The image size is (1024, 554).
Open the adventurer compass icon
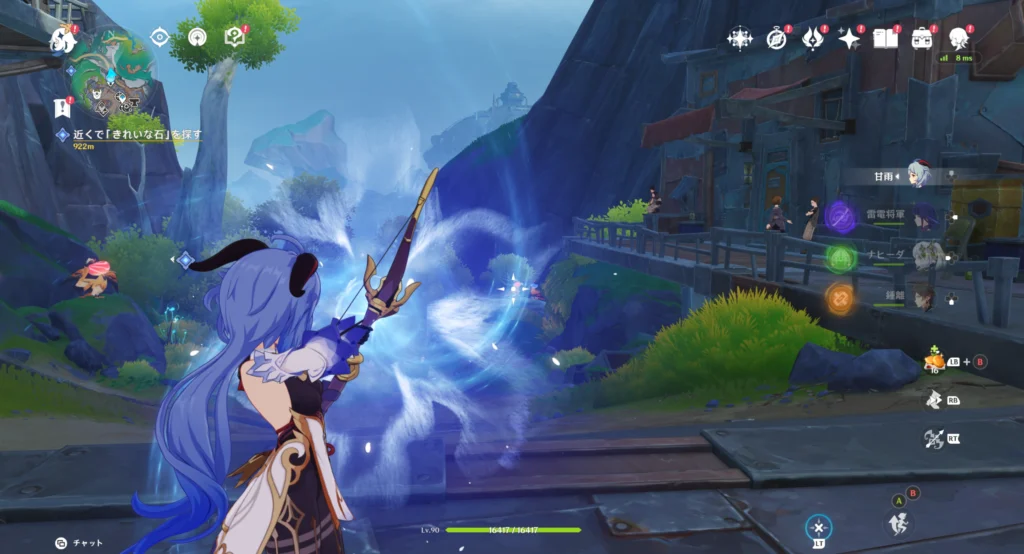[x=776, y=39]
